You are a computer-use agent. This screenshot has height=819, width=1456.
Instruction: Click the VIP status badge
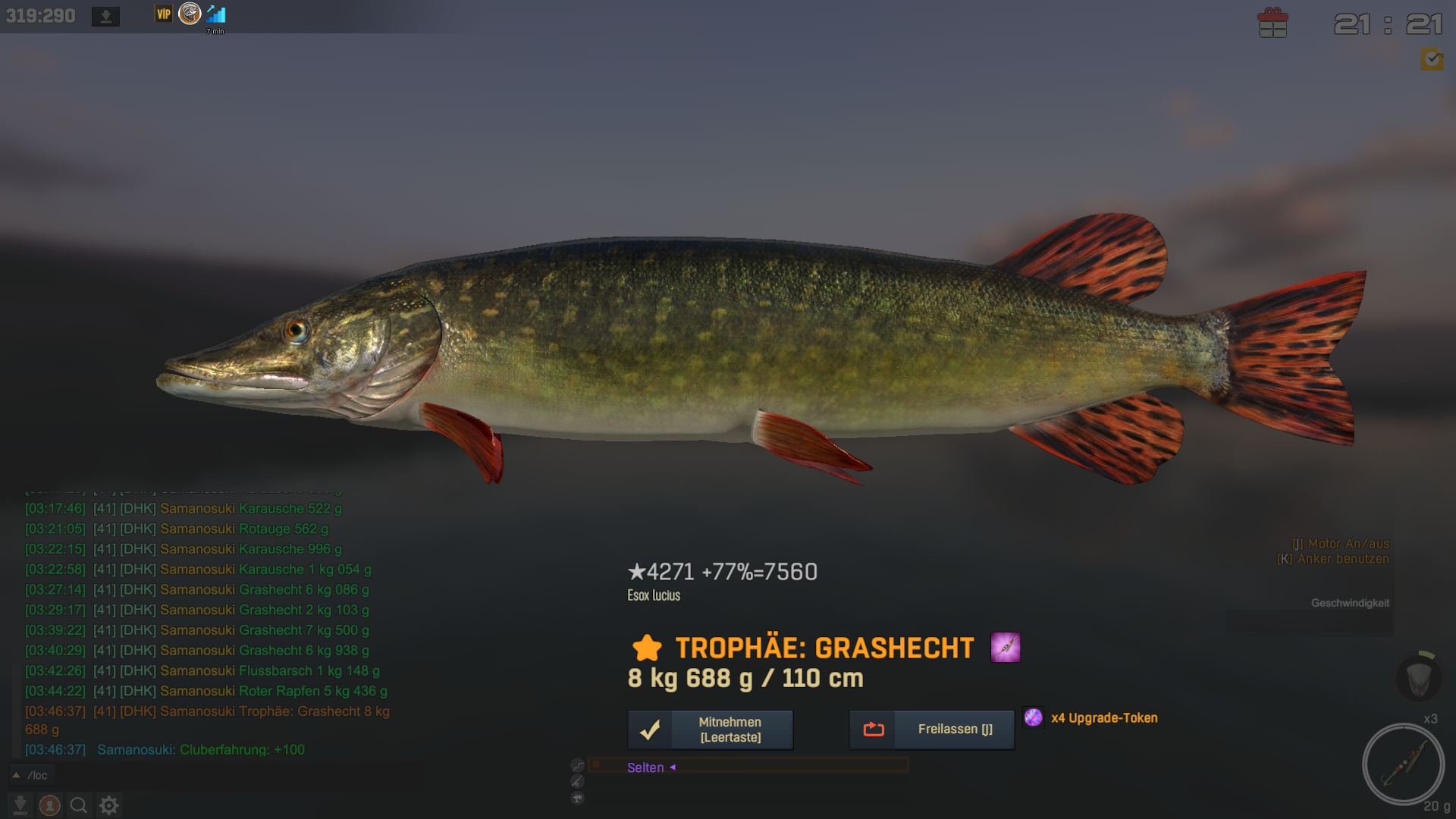click(x=164, y=14)
